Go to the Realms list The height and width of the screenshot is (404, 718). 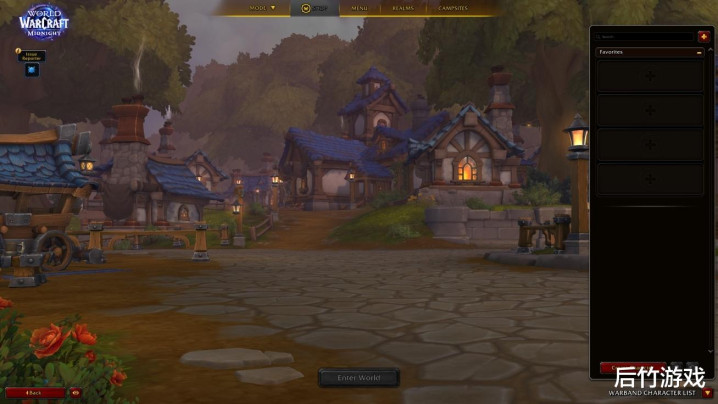pos(403,8)
